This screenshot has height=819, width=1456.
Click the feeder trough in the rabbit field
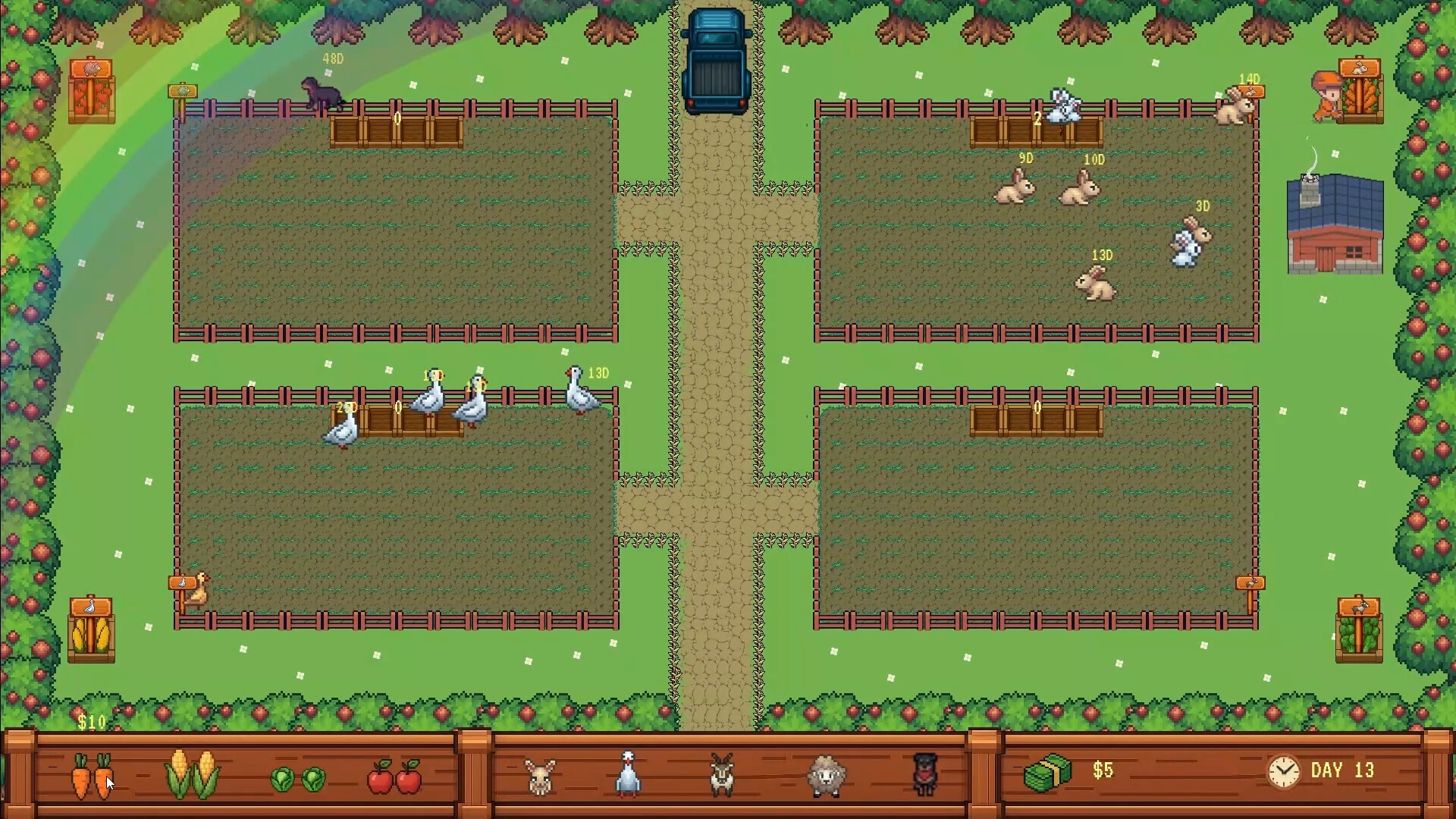tap(1036, 130)
